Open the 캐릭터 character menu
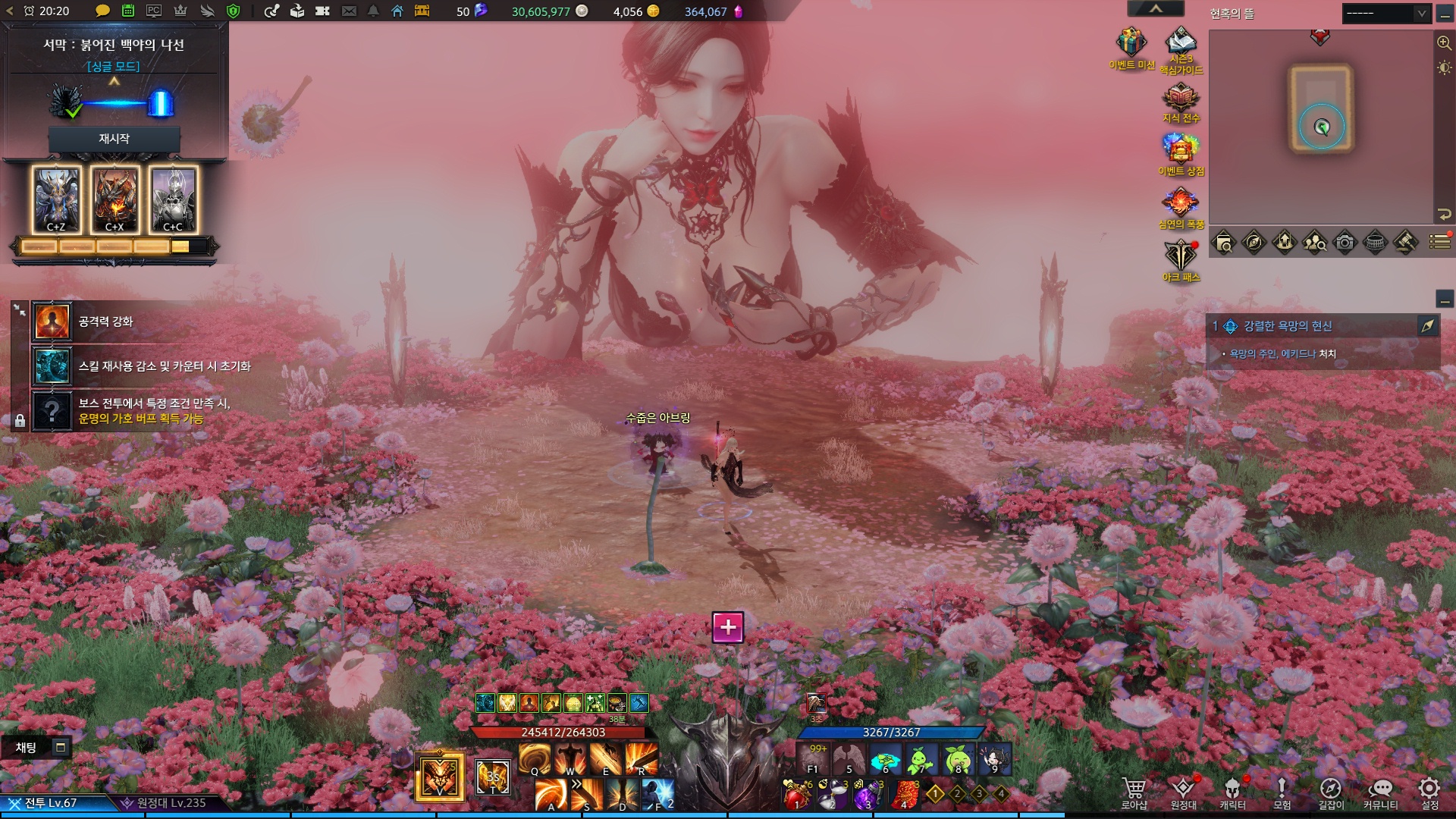The height and width of the screenshot is (819, 1456). 1233,791
